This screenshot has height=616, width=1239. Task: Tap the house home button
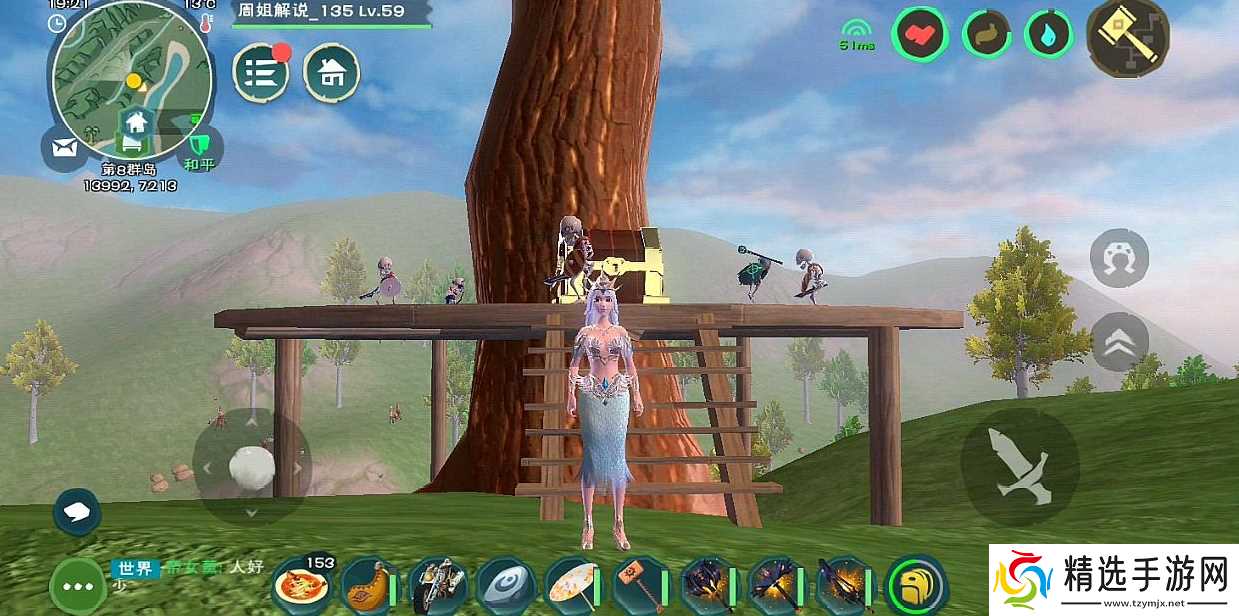point(332,73)
